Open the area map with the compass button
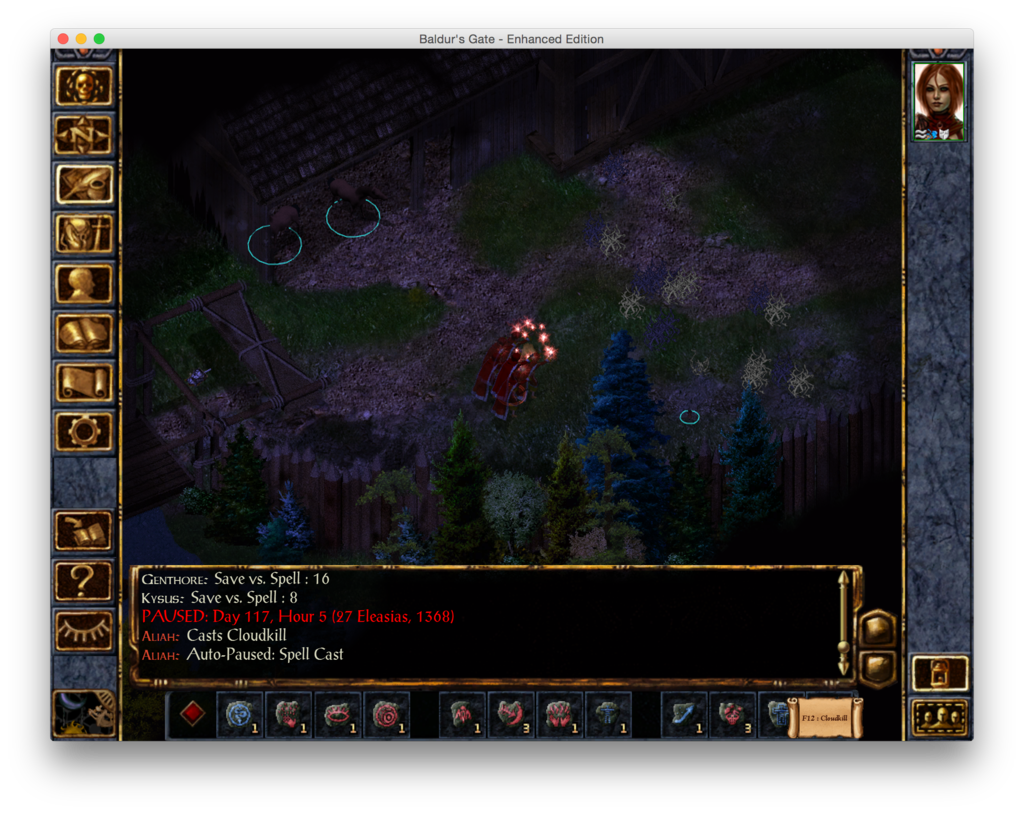 pos(84,135)
